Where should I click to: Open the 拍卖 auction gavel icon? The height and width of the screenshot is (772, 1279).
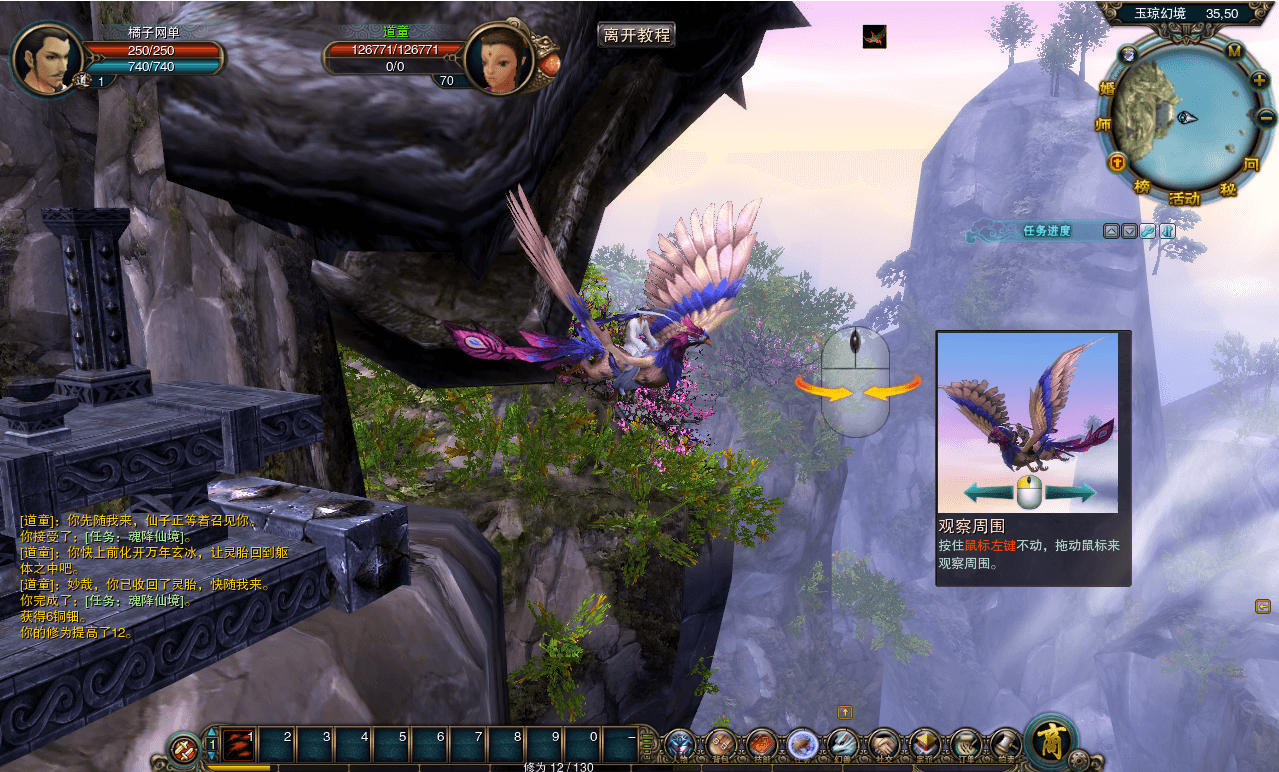1004,744
